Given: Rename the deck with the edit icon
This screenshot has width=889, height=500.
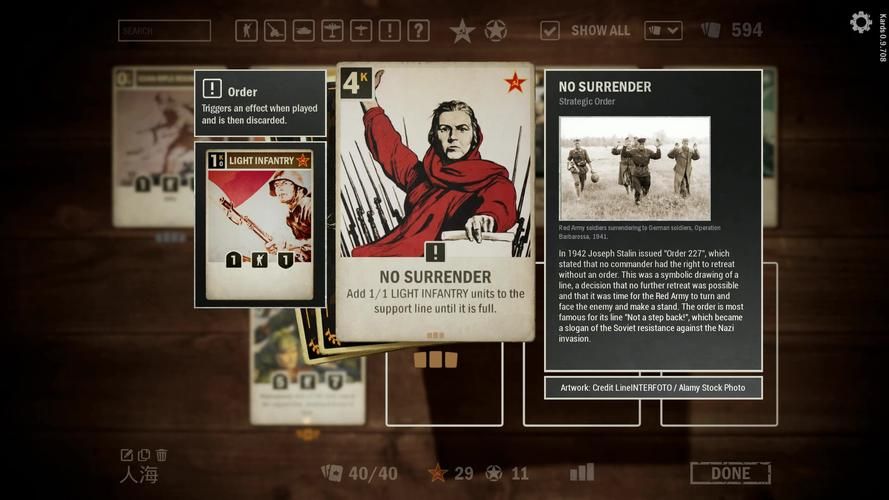Looking at the screenshot, I should 127,455.
